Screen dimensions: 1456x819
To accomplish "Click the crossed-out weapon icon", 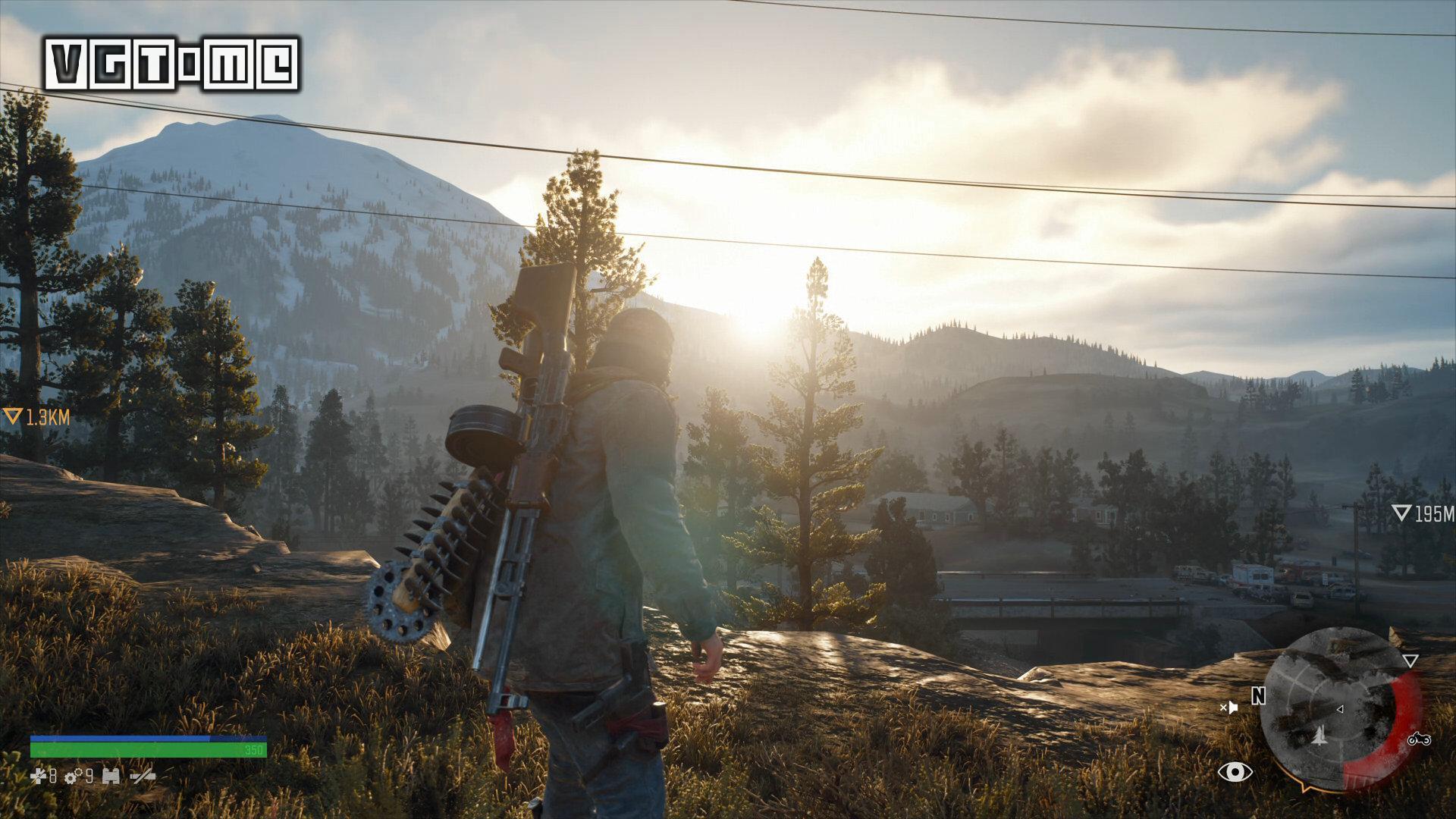I will [143, 776].
